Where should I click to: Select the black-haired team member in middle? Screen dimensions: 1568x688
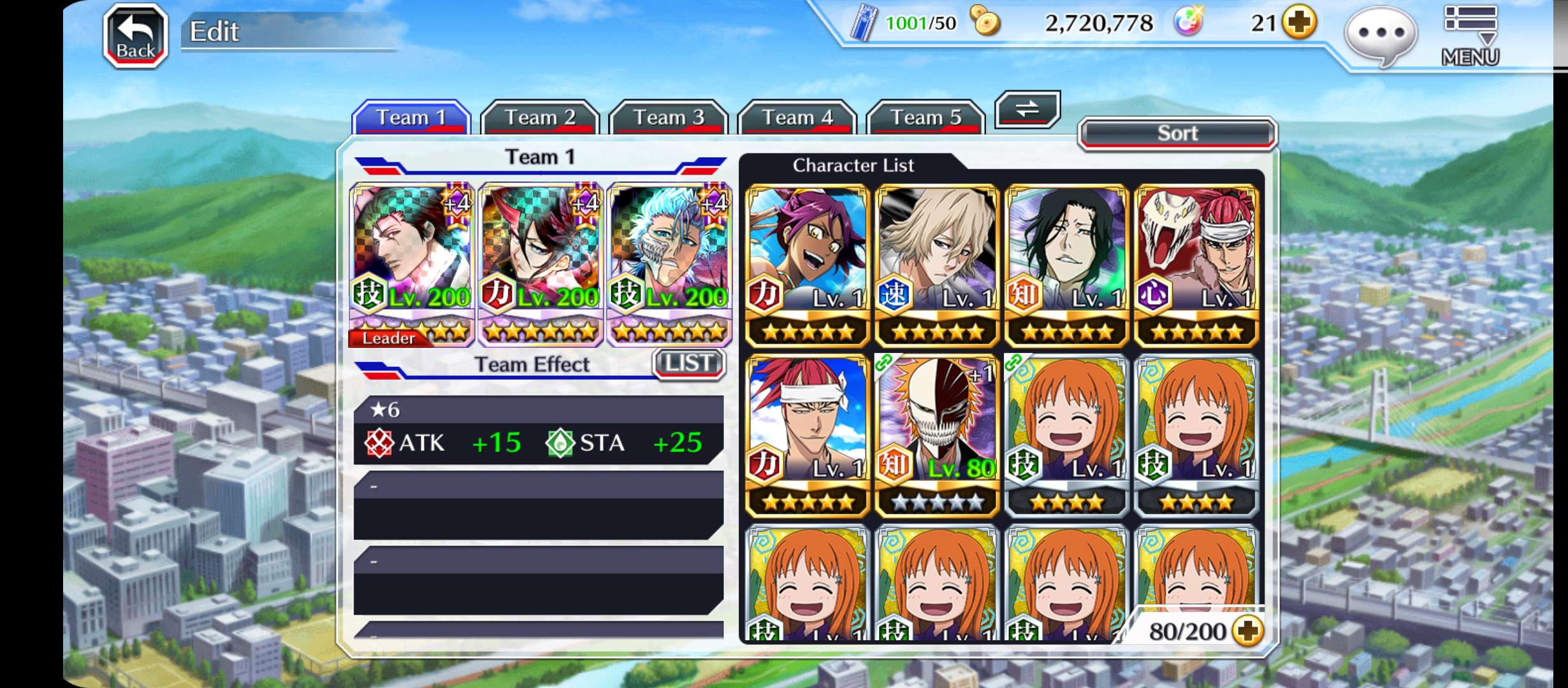click(x=540, y=264)
